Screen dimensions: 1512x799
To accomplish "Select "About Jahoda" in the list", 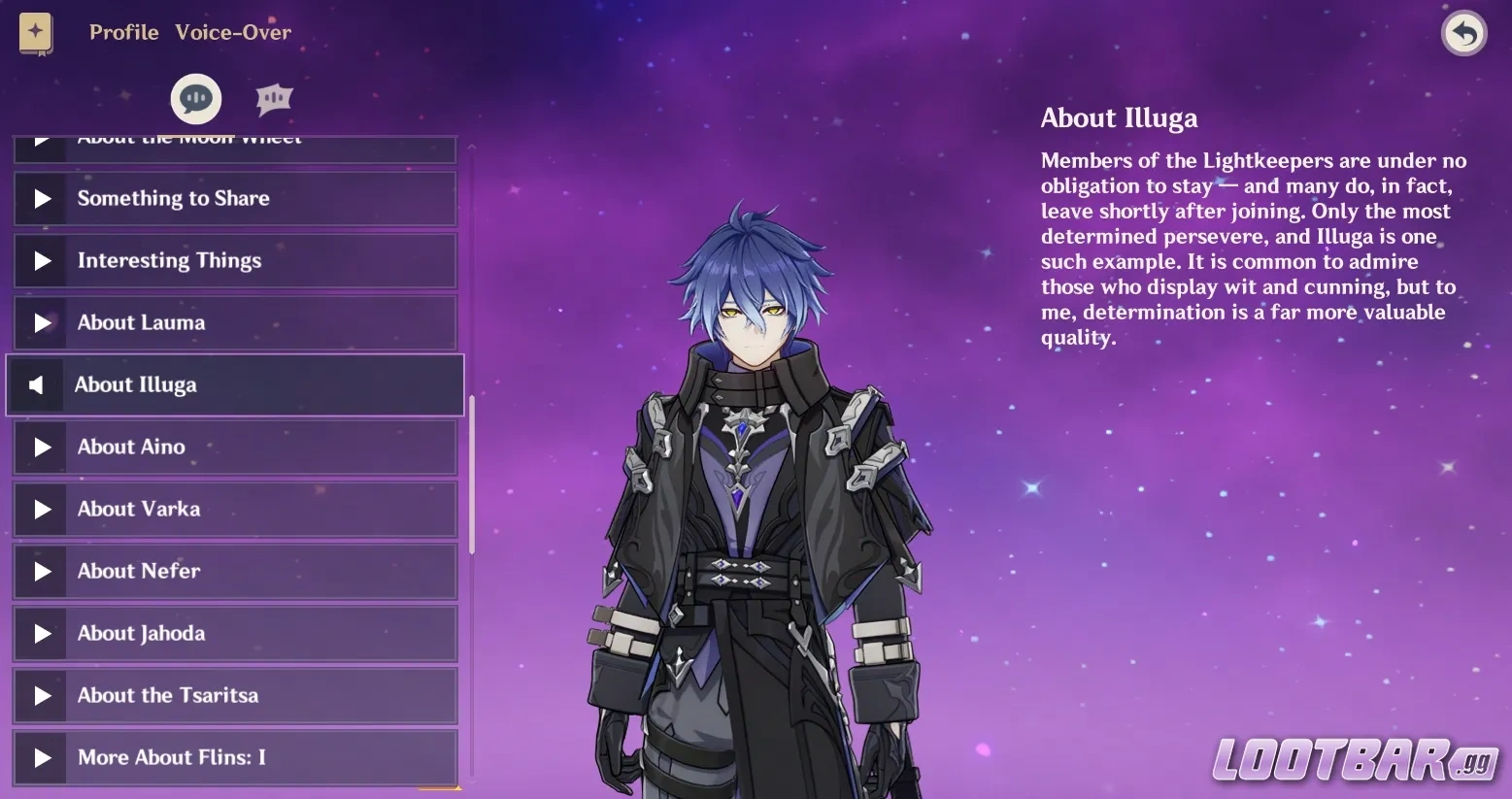I will 234,633.
